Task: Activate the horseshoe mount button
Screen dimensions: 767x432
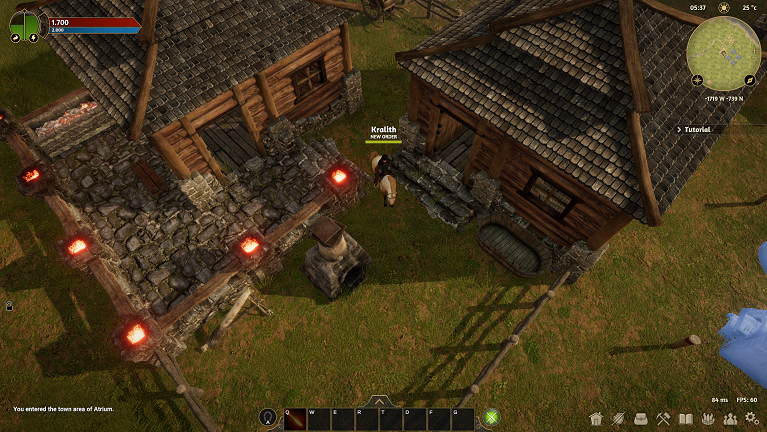Action: (x=267, y=418)
